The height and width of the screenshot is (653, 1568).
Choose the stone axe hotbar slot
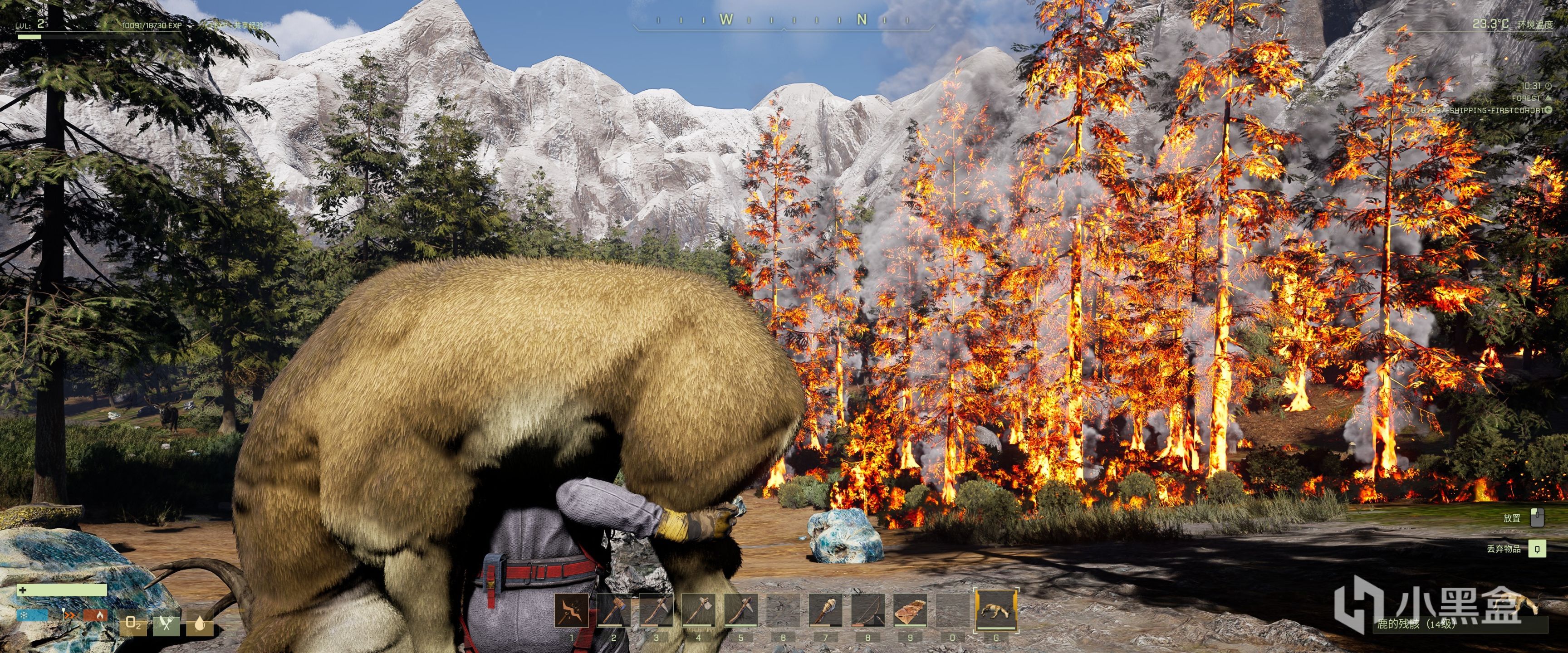(698, 610)
